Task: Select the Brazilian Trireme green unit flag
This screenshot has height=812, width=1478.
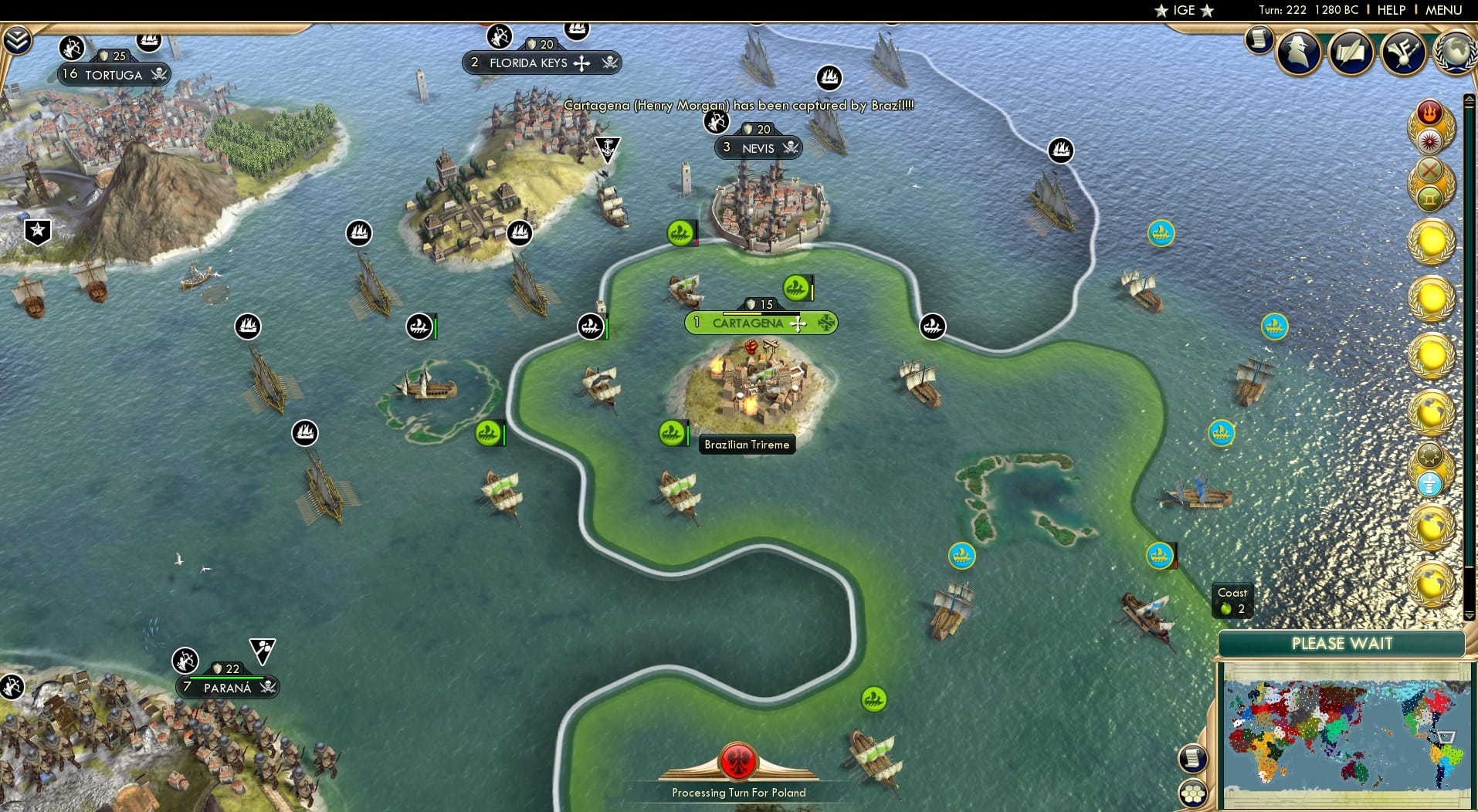Action: [670, 433]
